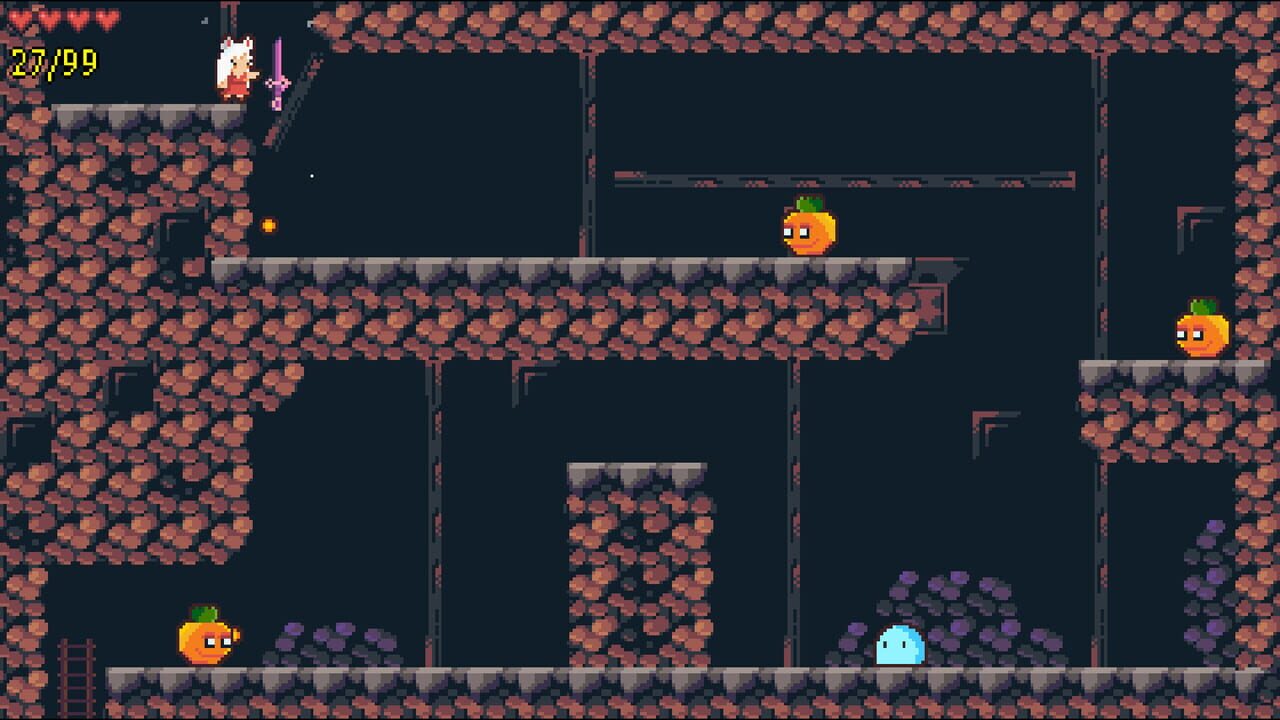The image size is (1280, 720).
Task: Select the orange enemy near the bottom ladder
Action: 205,644
